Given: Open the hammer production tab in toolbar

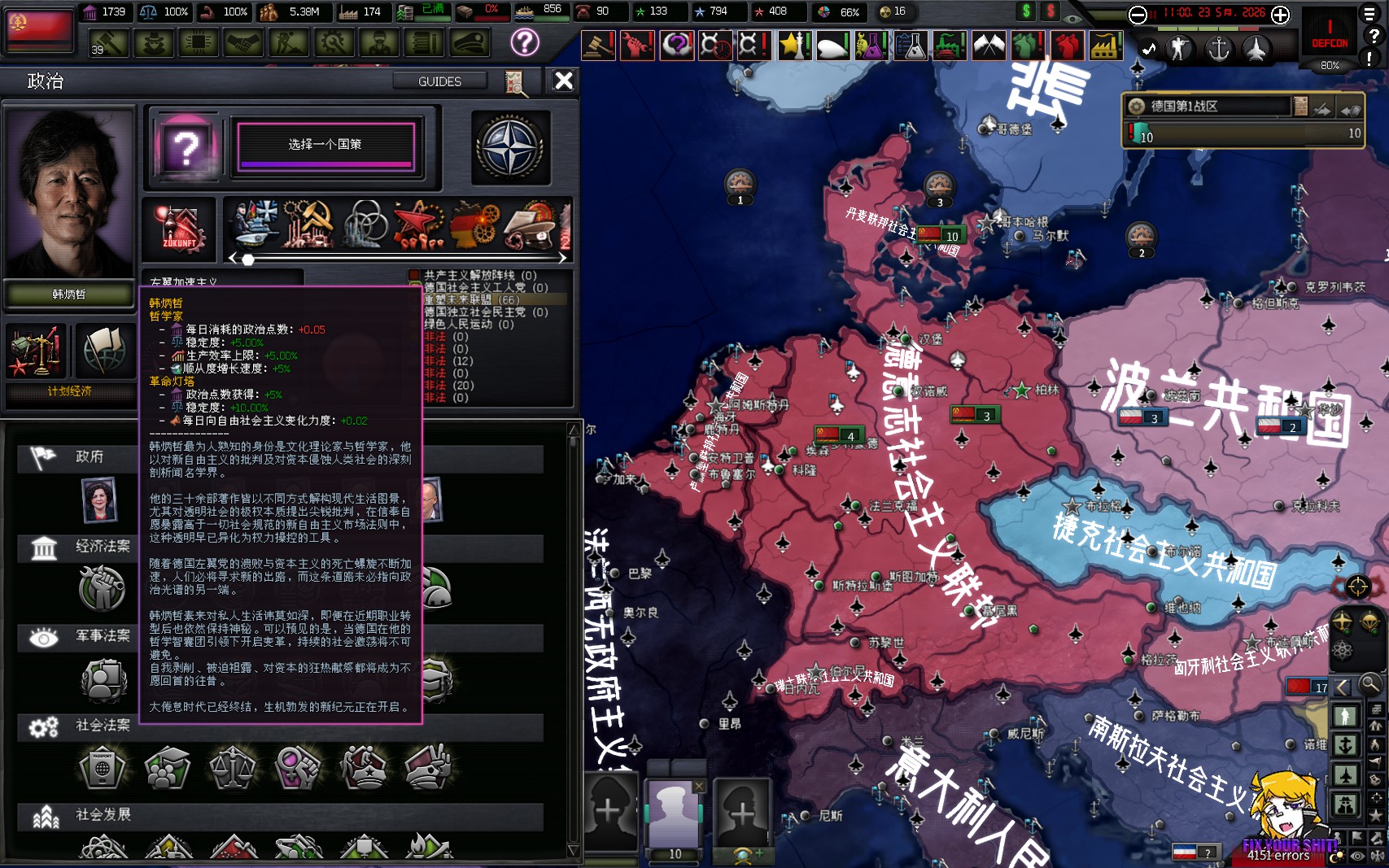Looking at the screenshot, I should (x=108, y=42).
